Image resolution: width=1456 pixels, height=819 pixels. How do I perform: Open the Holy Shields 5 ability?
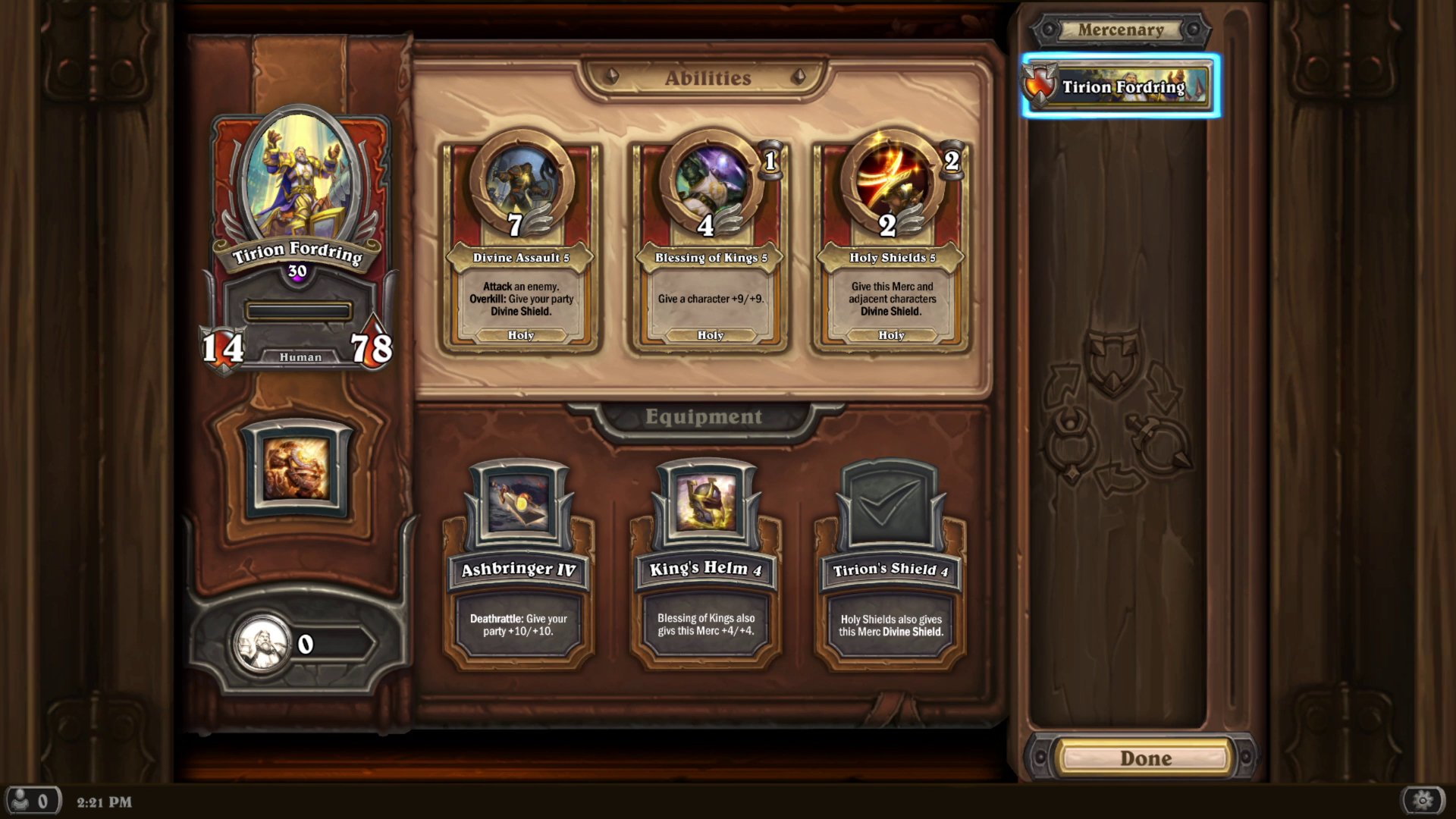tap(891, 243)
